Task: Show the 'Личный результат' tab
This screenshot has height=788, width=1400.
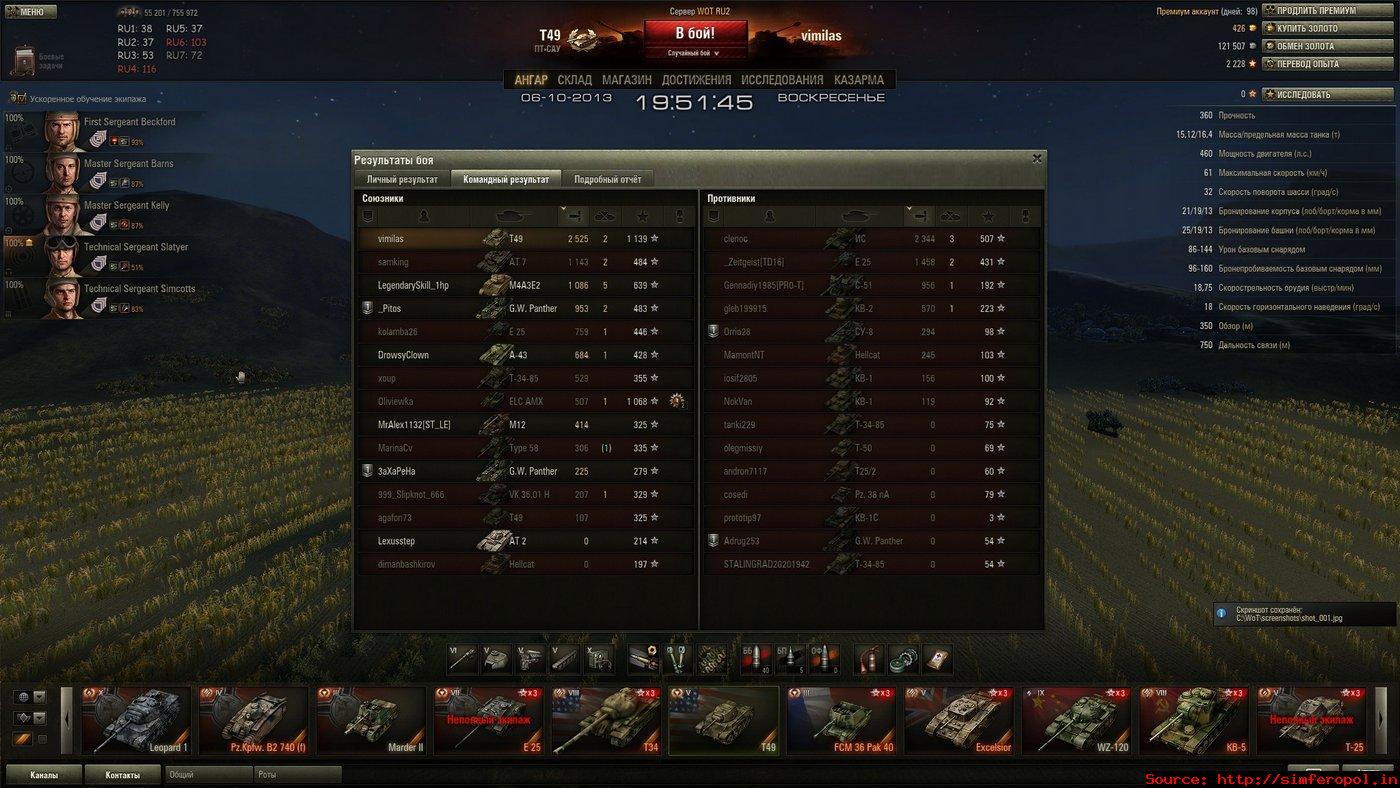Action: 402,179
